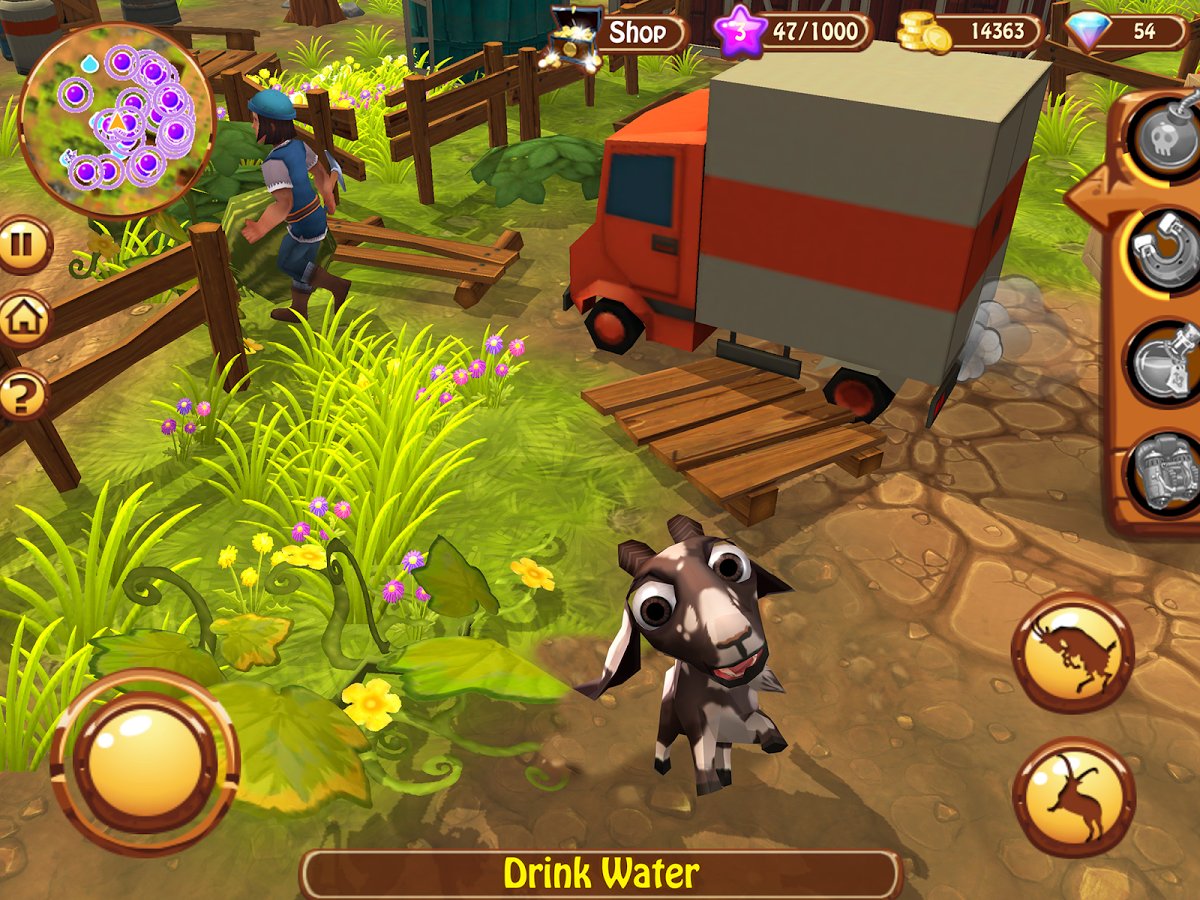This screenshot has height=900, width=1200.
Task: Tap the goat ram attack button
Action: pyautogui.click(x=1072, y=652)
